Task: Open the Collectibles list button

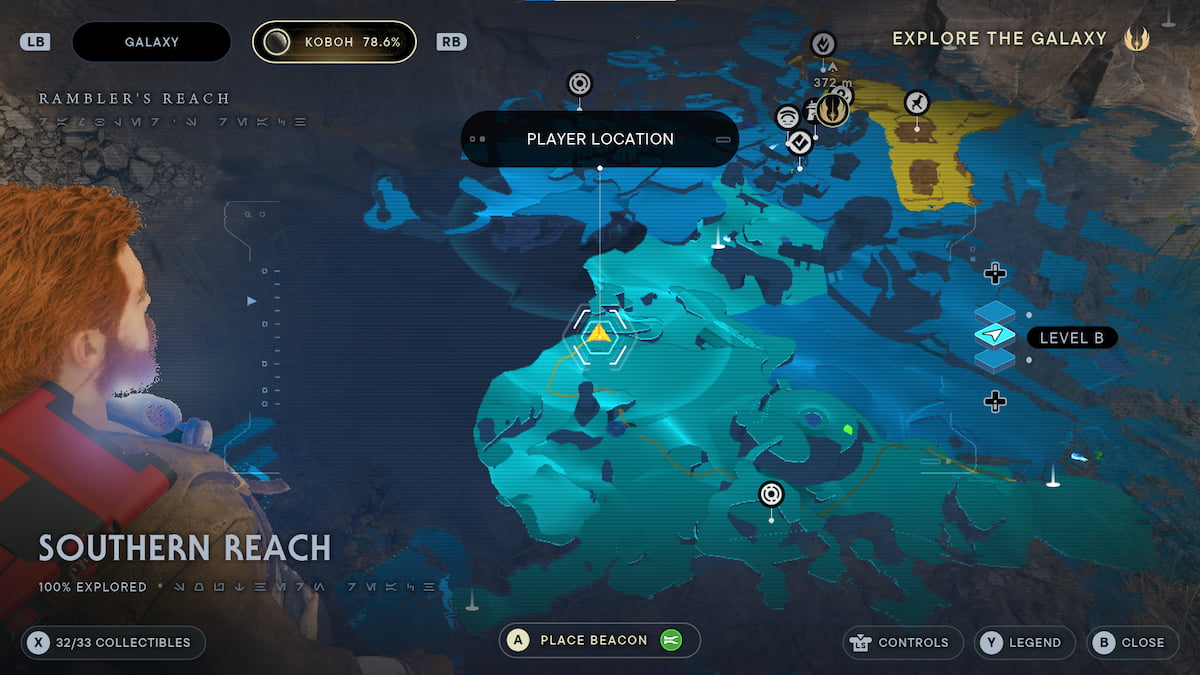Action: point(112,643)
